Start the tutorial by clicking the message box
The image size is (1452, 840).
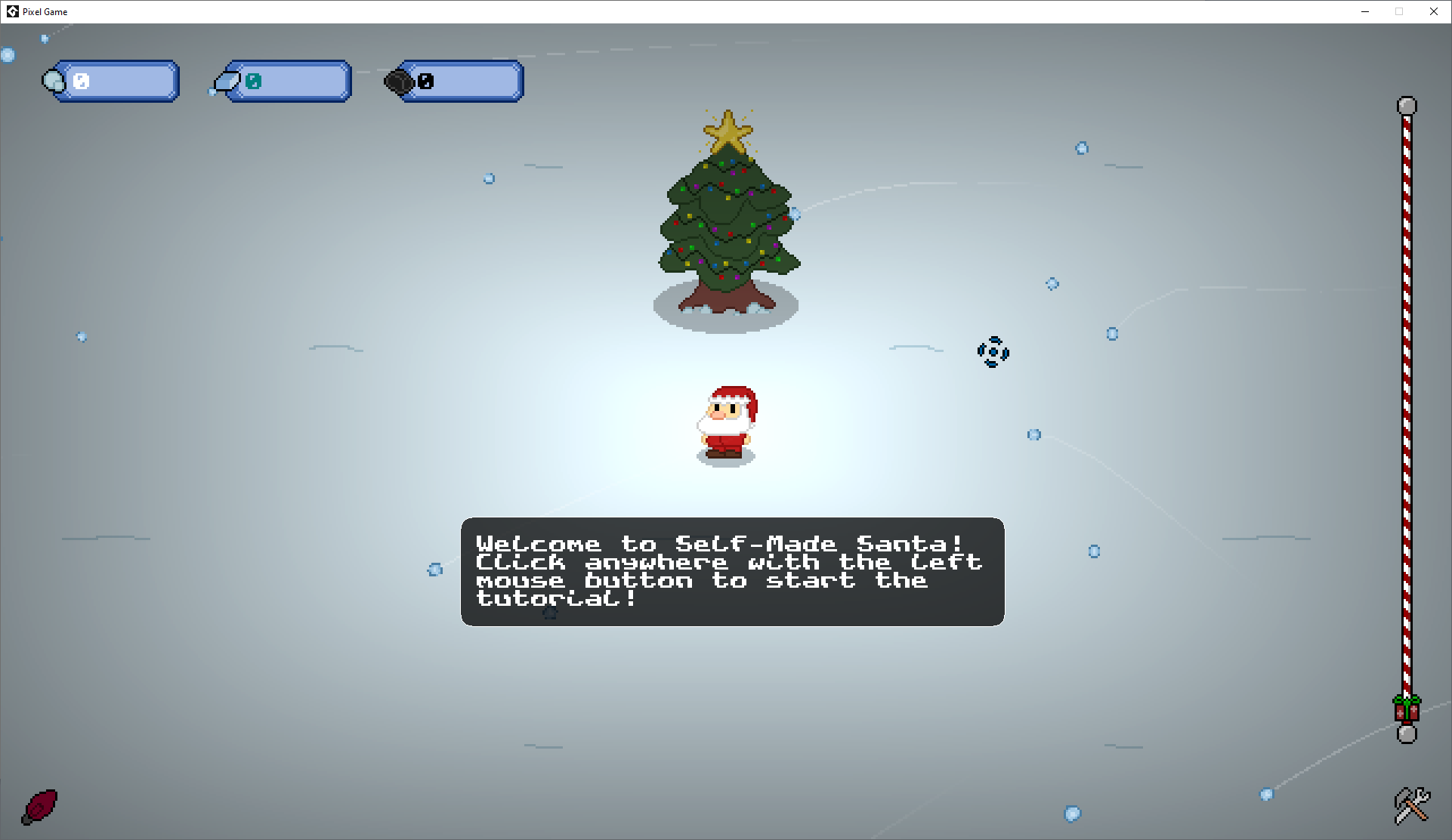tap(731, 572)
